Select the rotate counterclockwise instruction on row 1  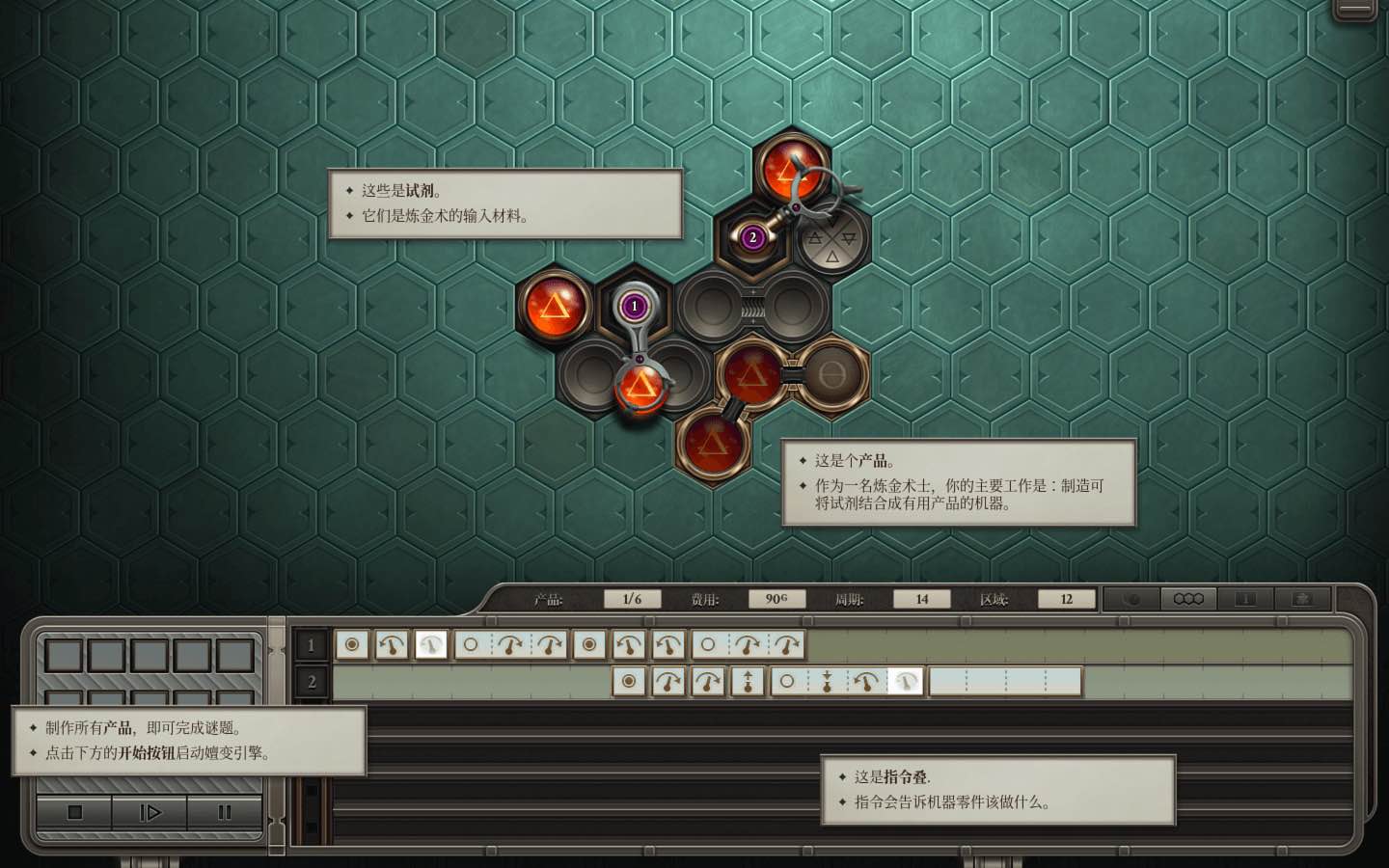[x=391, y=644]
